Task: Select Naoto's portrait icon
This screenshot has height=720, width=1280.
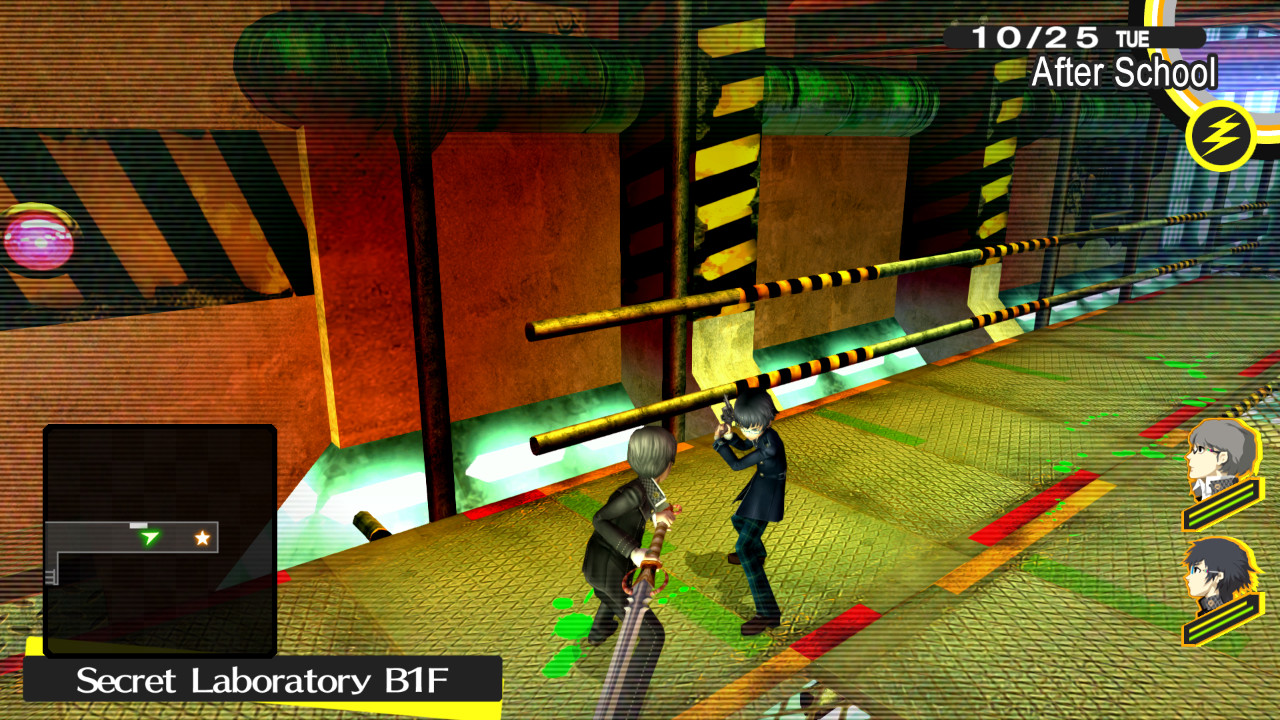Action: point(1215,570)
